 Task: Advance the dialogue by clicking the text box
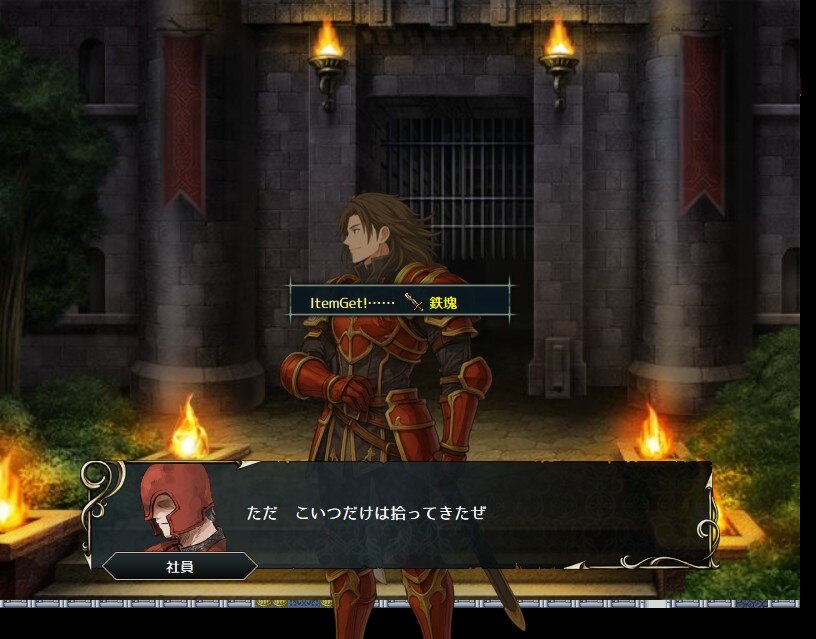click(450, 514)
